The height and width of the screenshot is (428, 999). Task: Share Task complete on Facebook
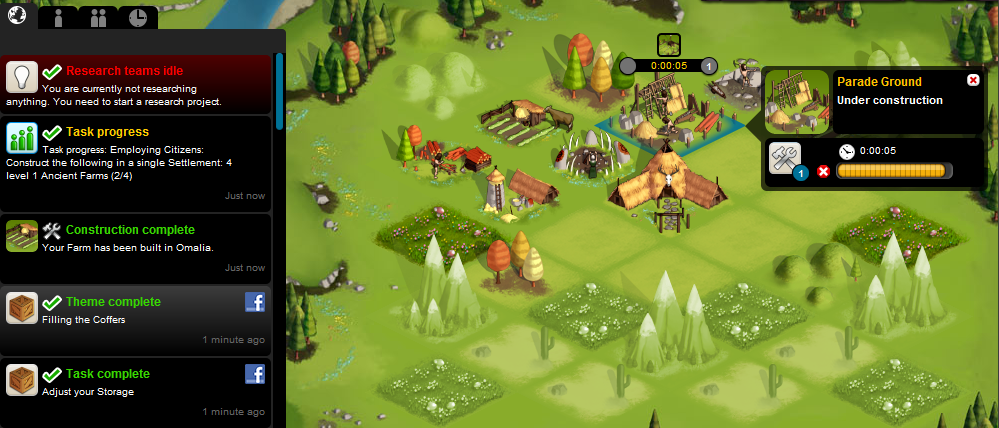255,375
